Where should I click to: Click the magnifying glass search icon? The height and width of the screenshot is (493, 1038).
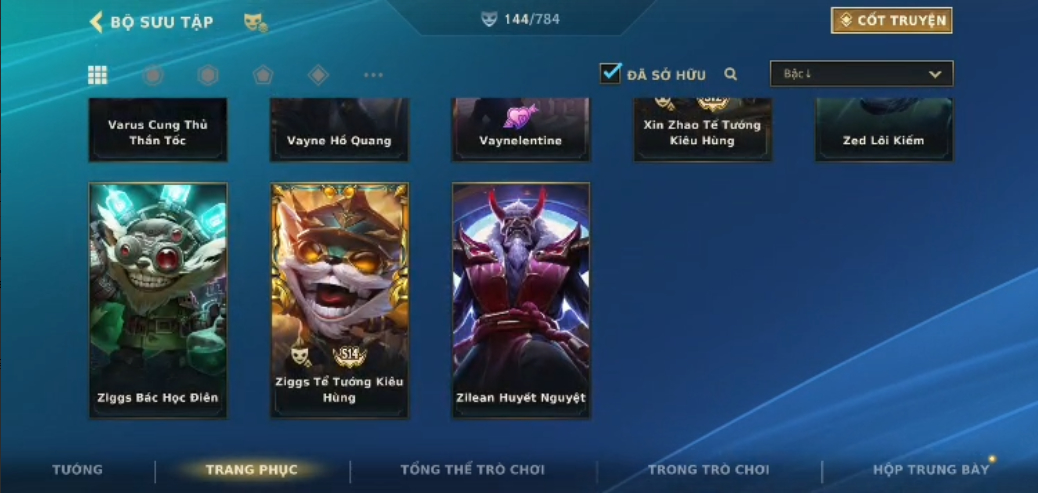[x=731, y=74]
